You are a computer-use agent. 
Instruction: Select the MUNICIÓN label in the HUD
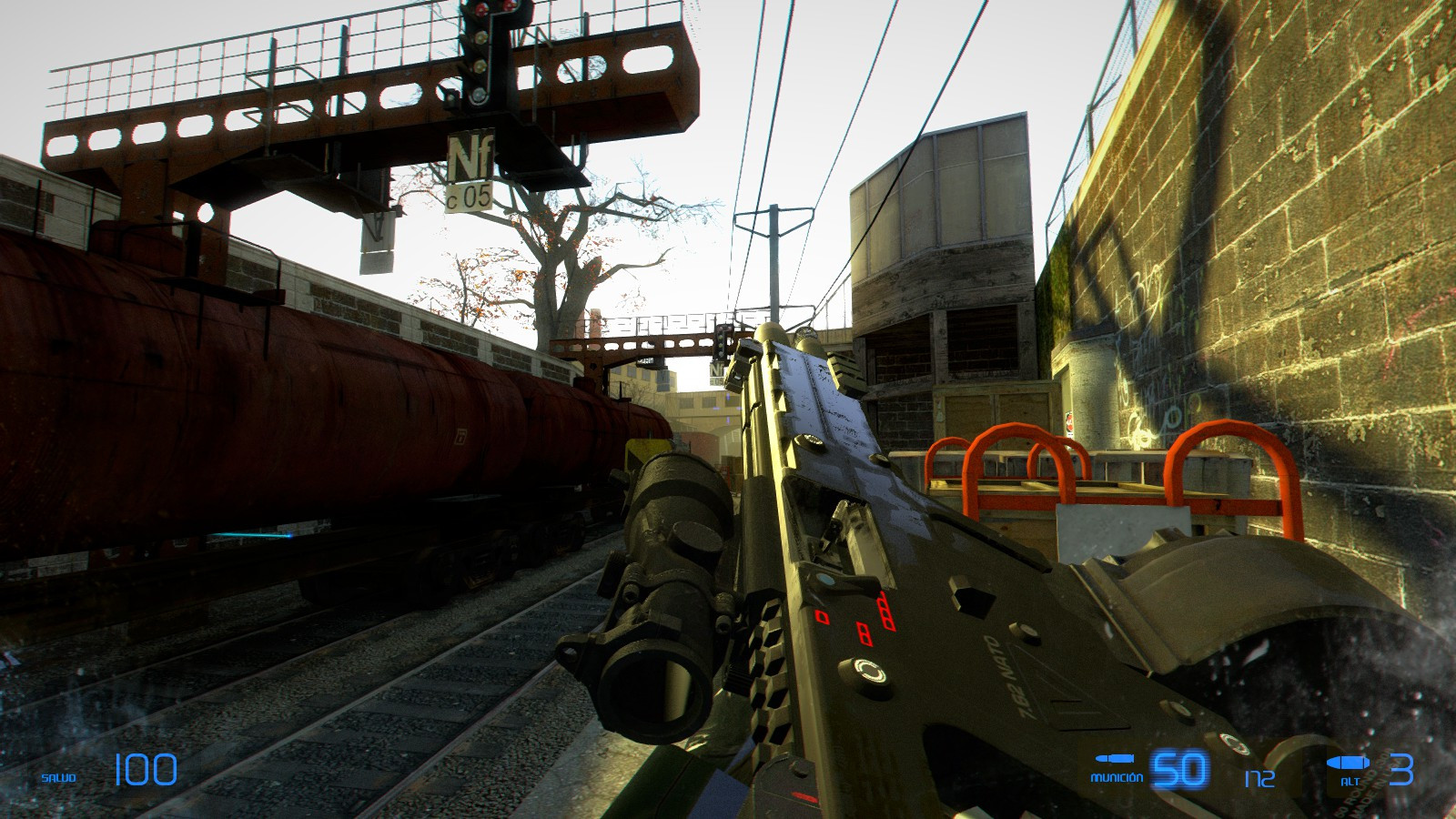pyautogui.click(x=1115, y=777)
